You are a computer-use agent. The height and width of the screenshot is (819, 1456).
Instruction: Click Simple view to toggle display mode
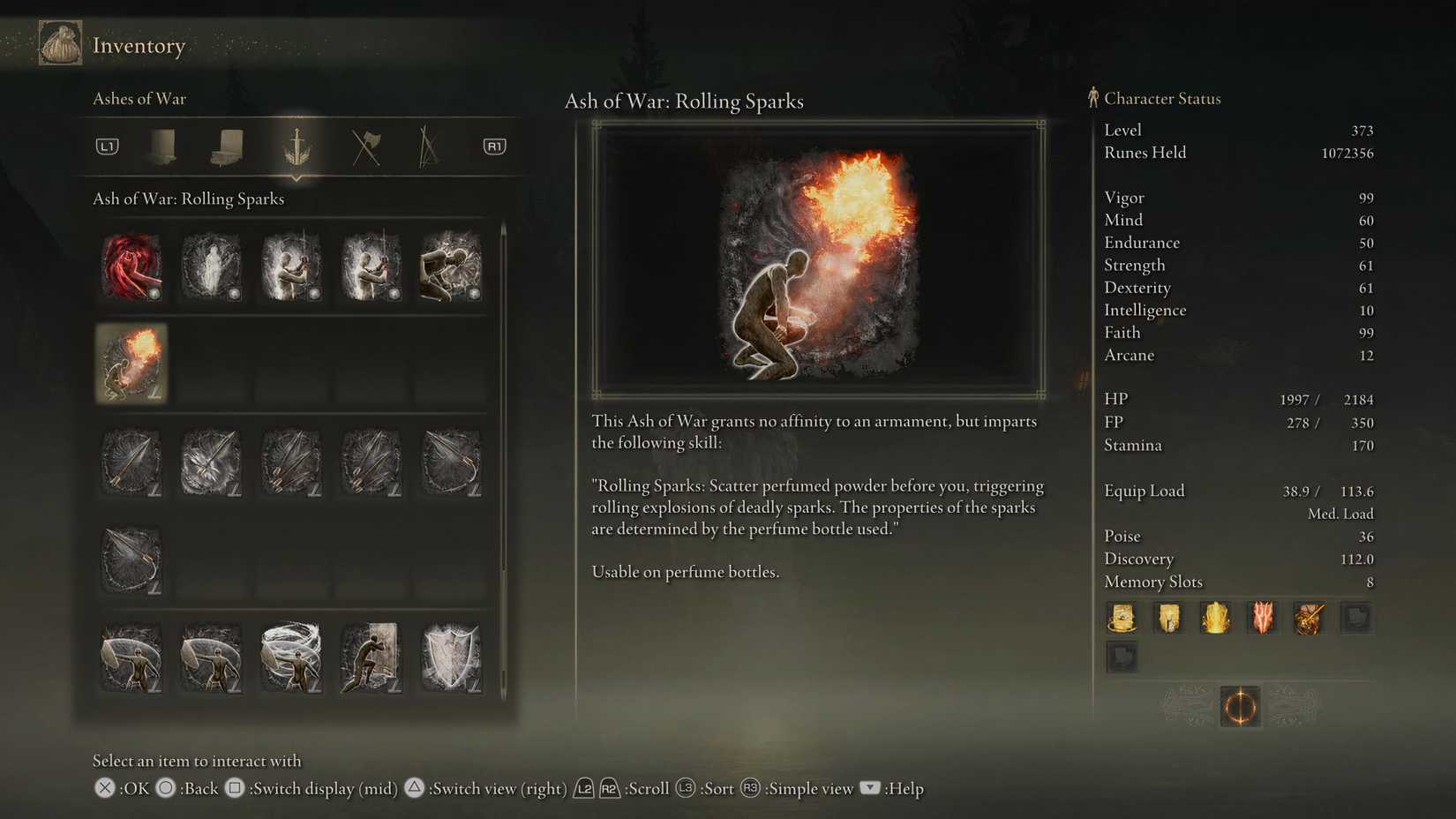pyautogui.click(x=807, y=788)
